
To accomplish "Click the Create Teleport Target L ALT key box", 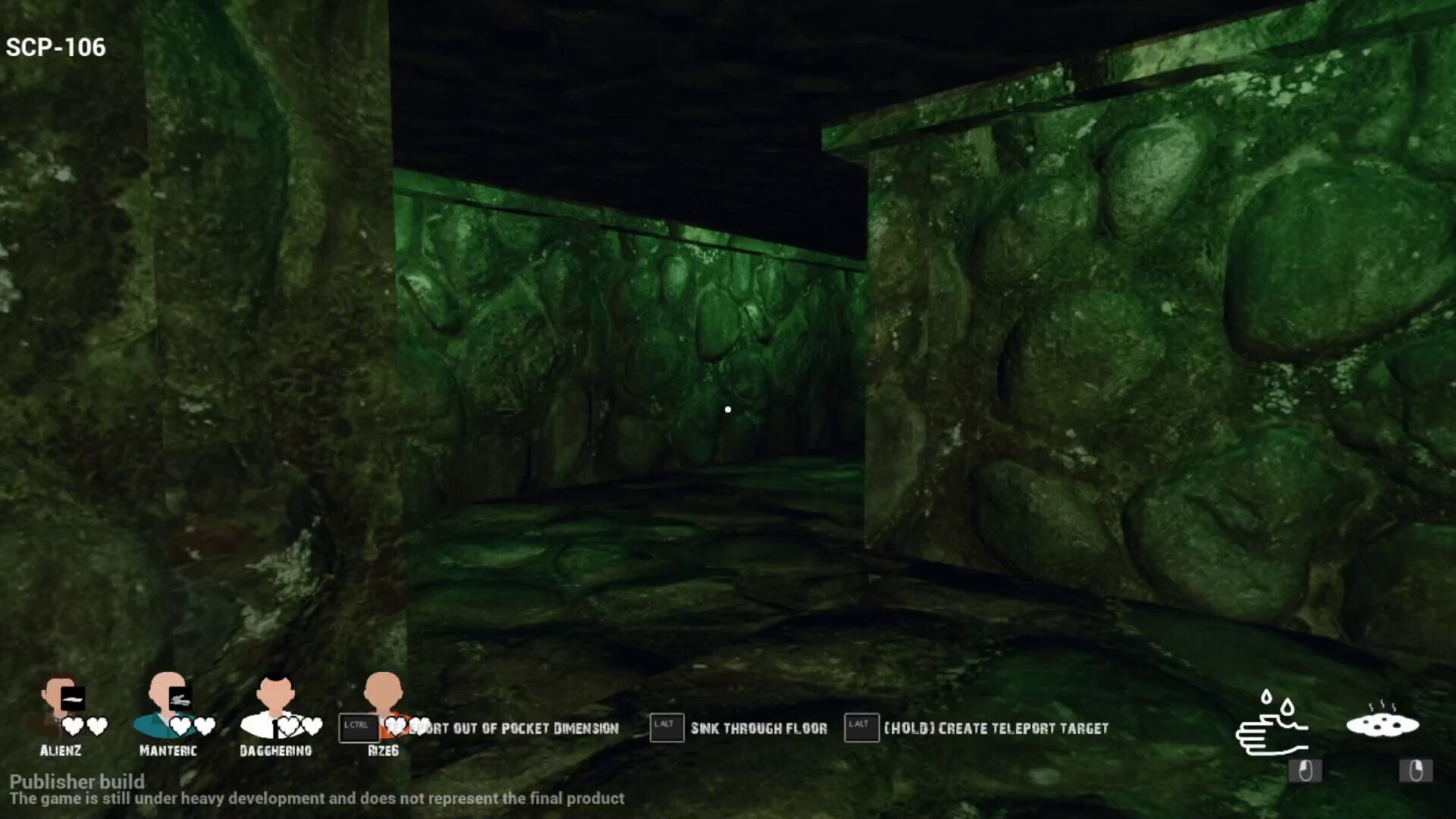I will coord(860,726).
